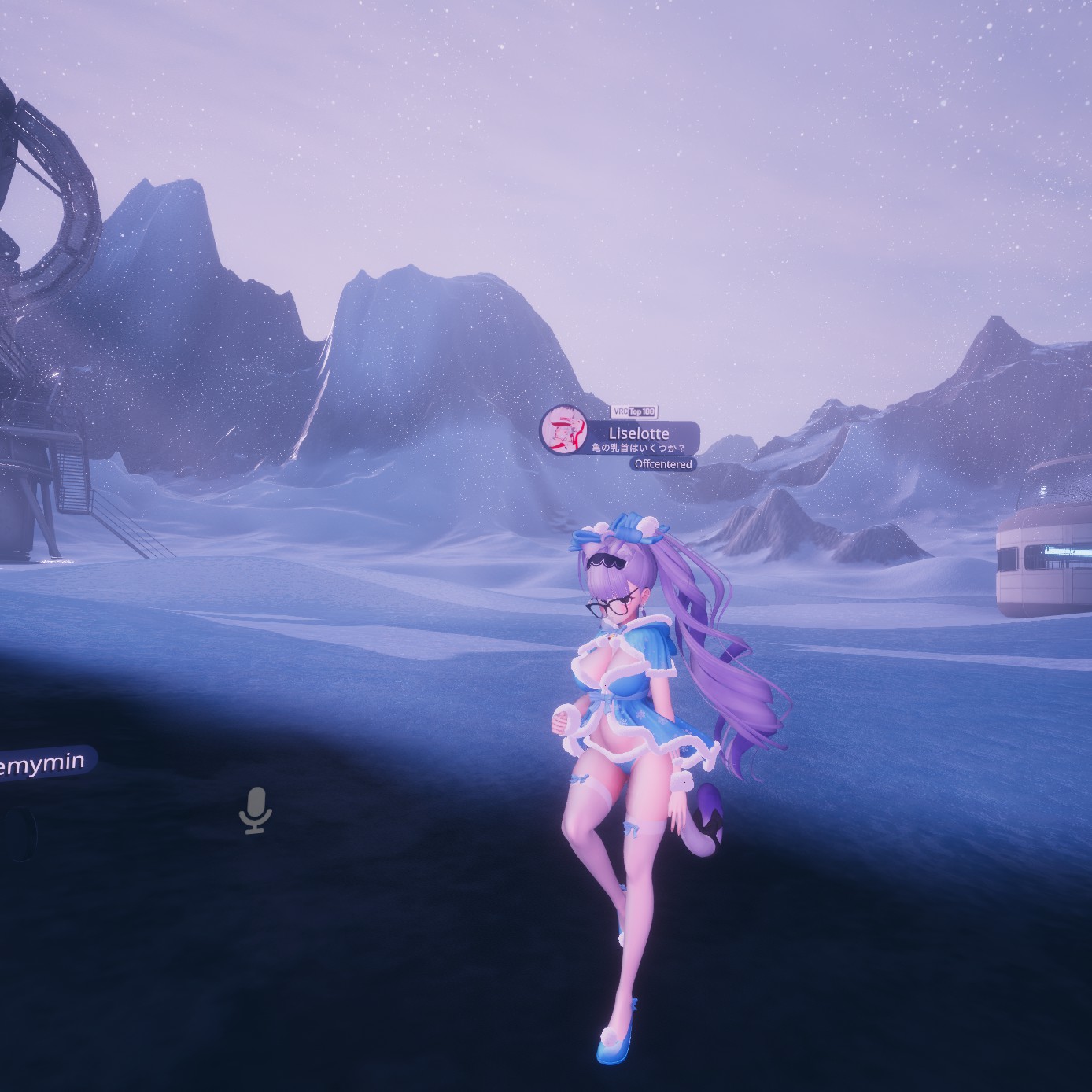
Task: Click the Offcentered tag under Liselotte
Action: tap(663, 464)
